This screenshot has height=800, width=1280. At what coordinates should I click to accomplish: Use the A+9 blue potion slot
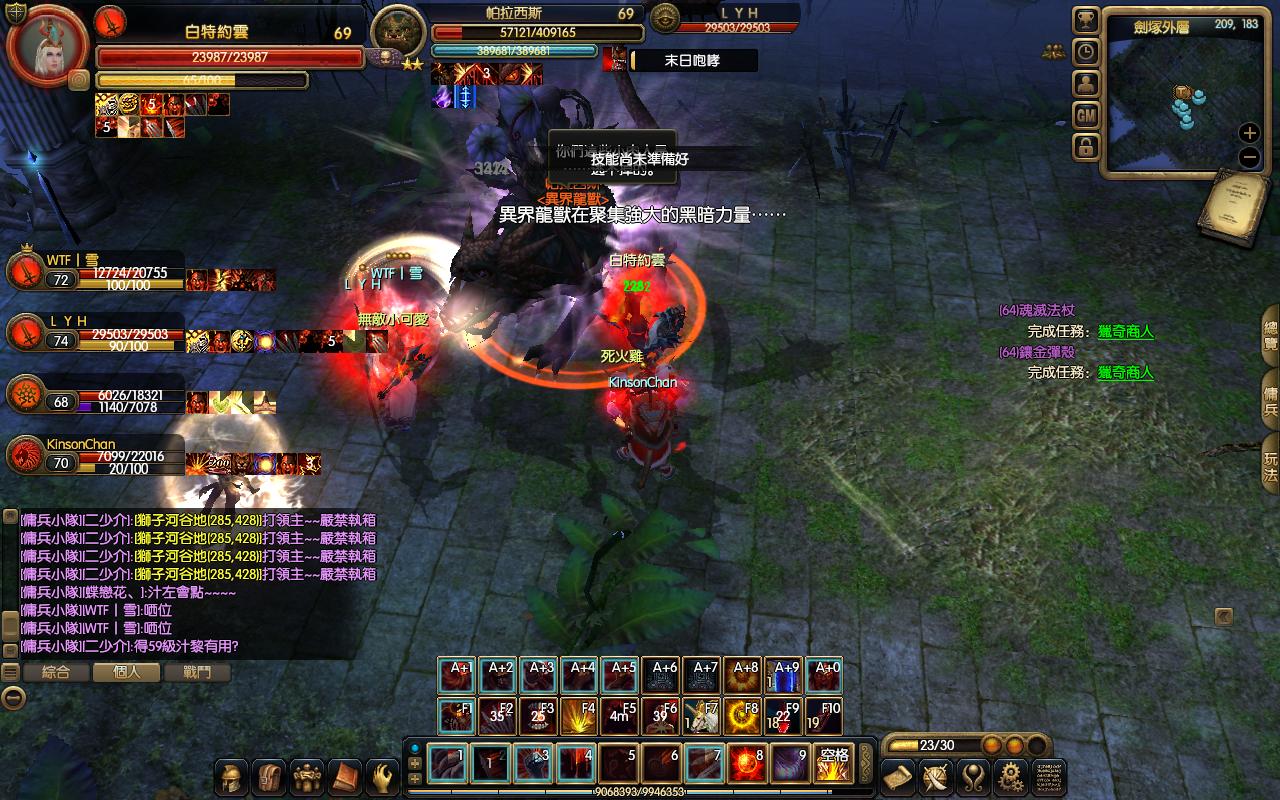point(786,677)
